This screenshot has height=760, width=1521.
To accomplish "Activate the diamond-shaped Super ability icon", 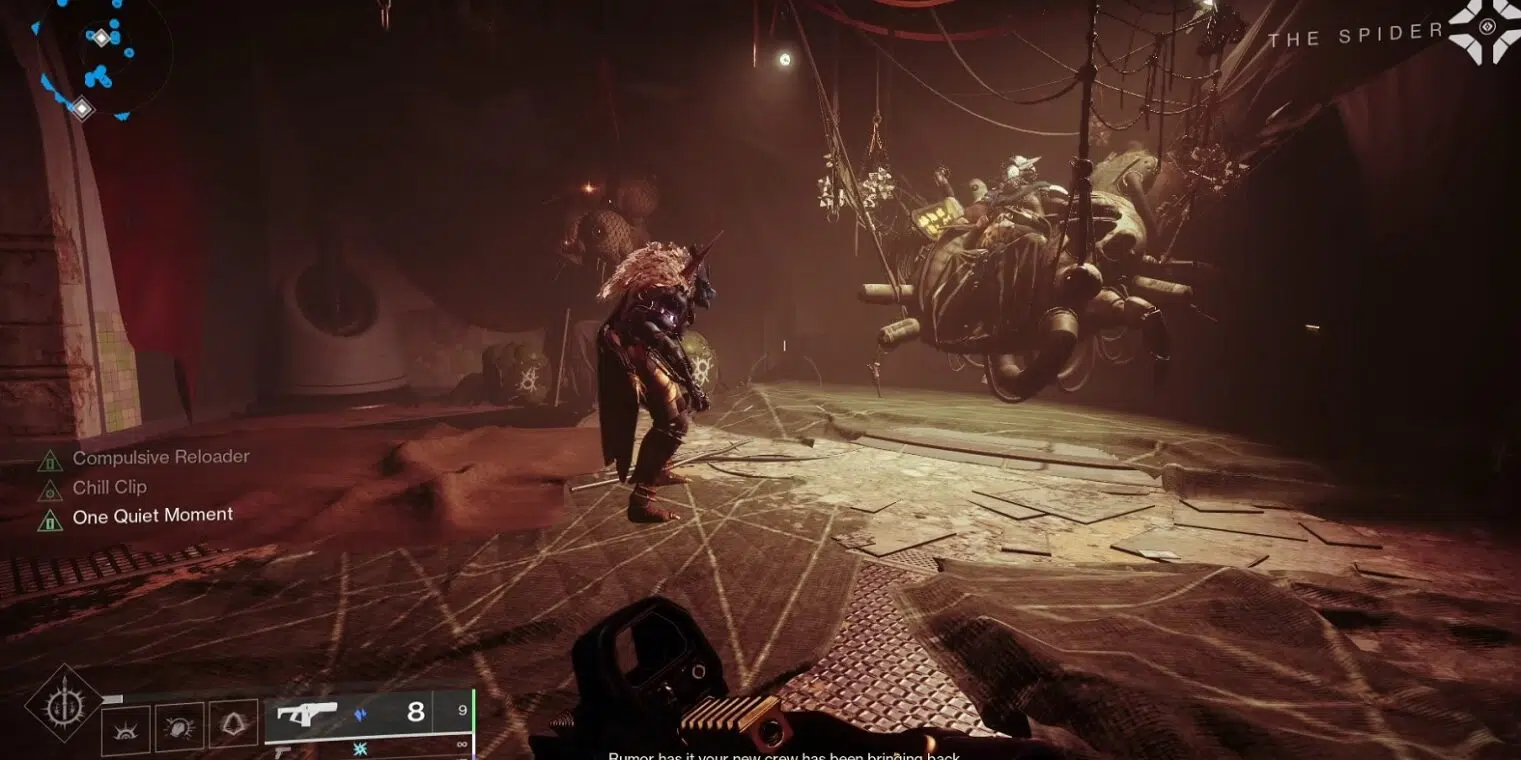I will (x=64, y=704).
